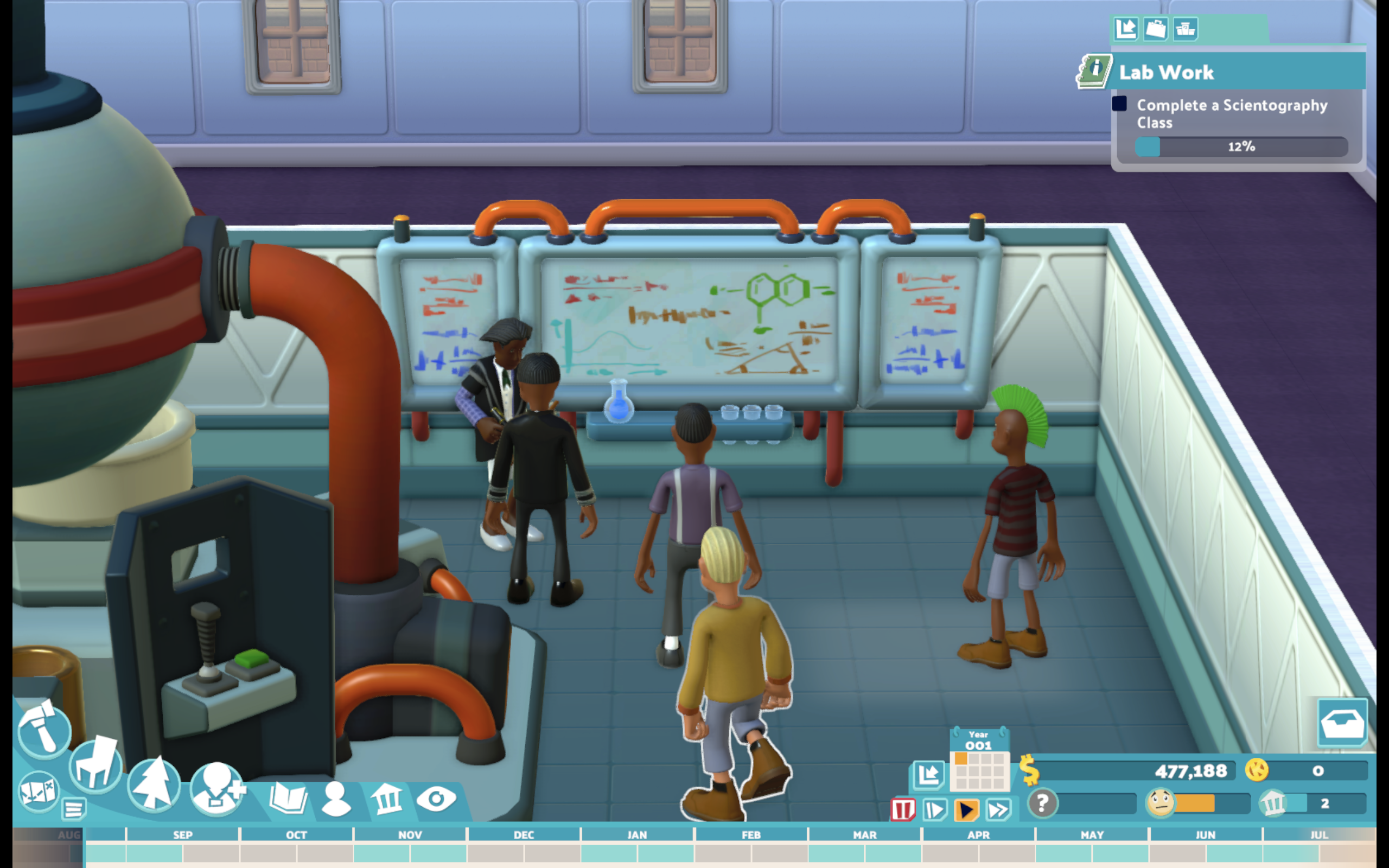Viewport: 1389px width, 868px height.
Task: Pause the game with the red button
Action: click(902, 809)
